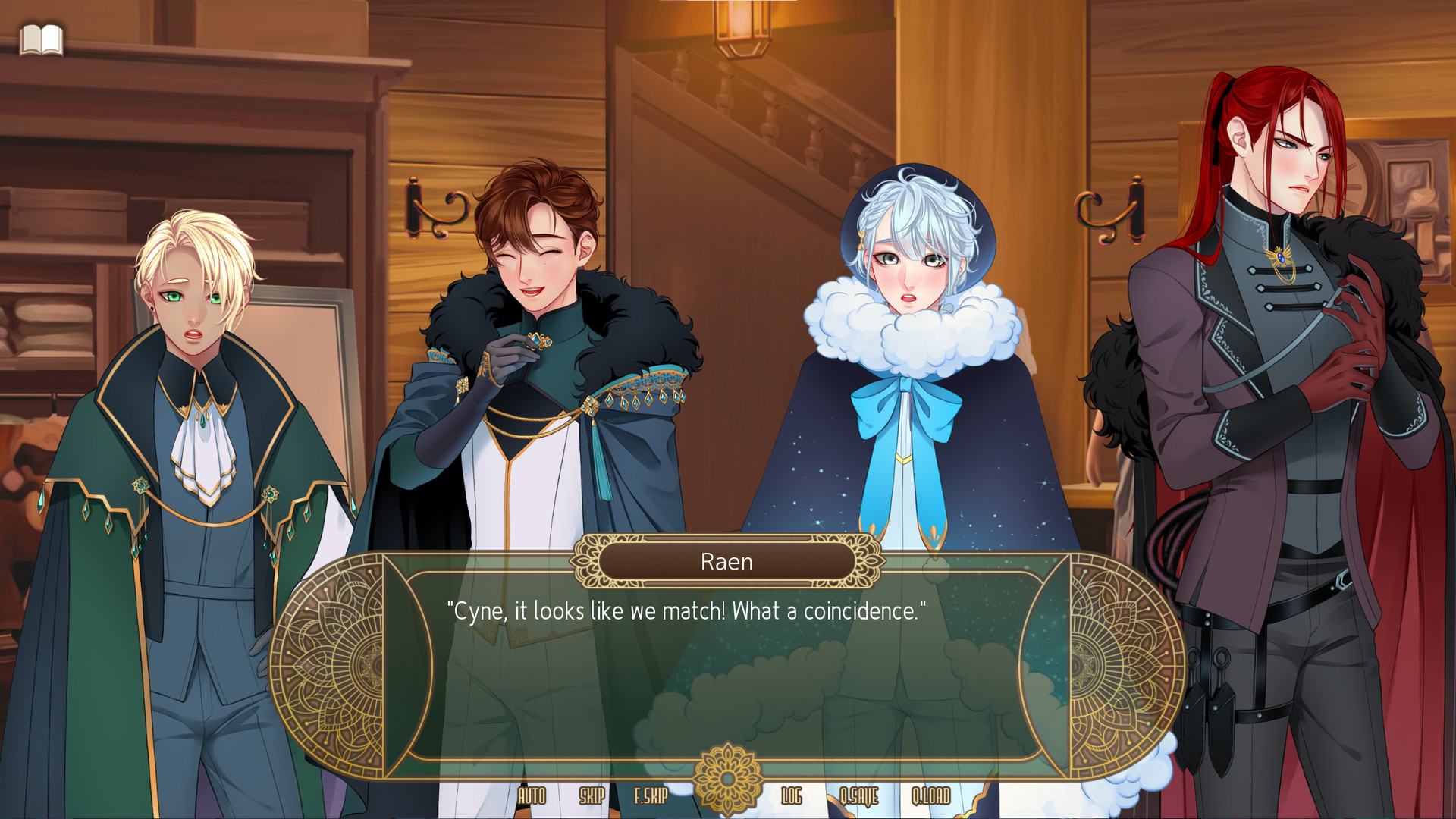Activate F.SKIP to fast-skip the scene

[x=651, y=797]
